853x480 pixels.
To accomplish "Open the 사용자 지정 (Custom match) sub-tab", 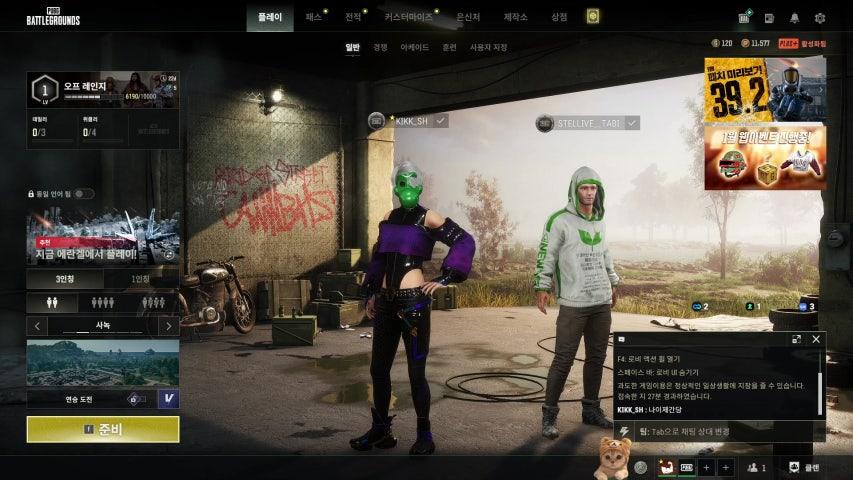I will pos(488,47).
